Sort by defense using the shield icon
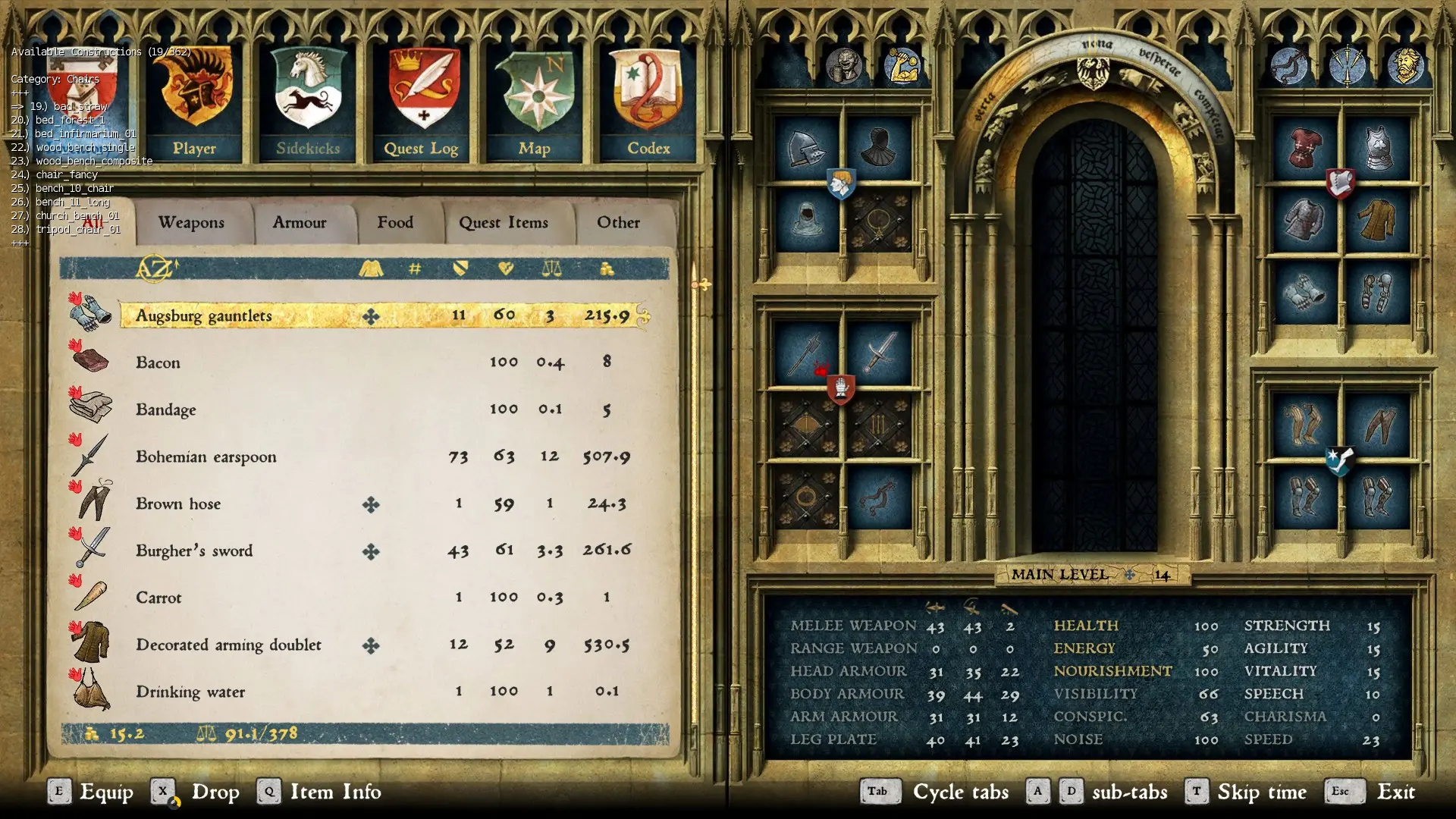The height and width of the screenshot is (819, 1456). point(460,267)
